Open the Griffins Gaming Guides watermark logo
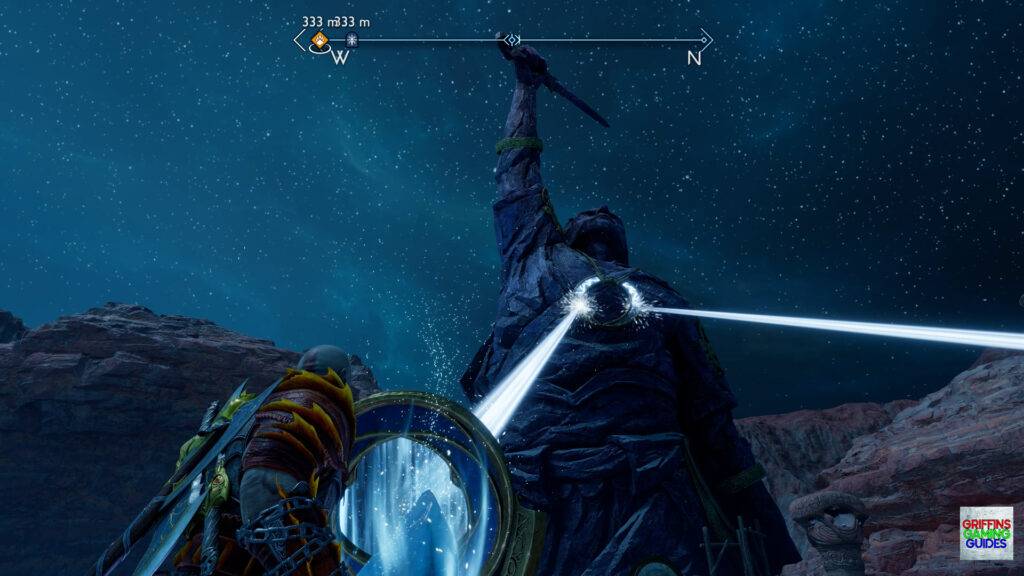The height and width of the screenshot is (576, 1024). (985, 533)
